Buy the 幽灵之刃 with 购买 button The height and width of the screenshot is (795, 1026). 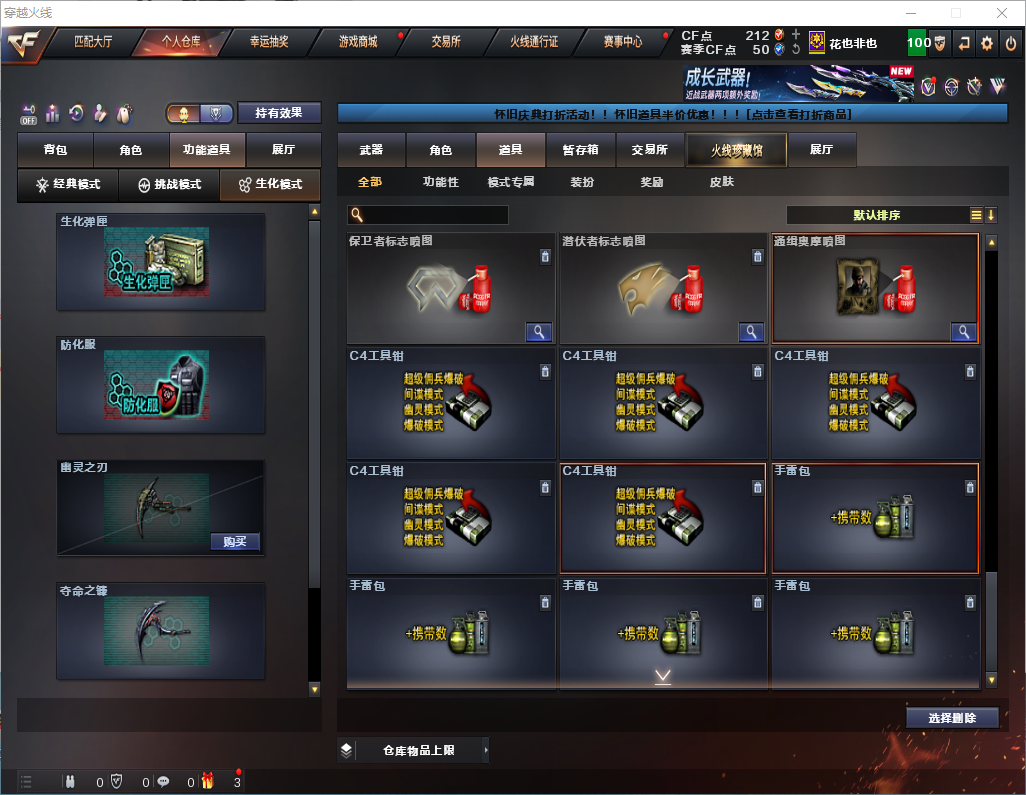coord(236,542)
